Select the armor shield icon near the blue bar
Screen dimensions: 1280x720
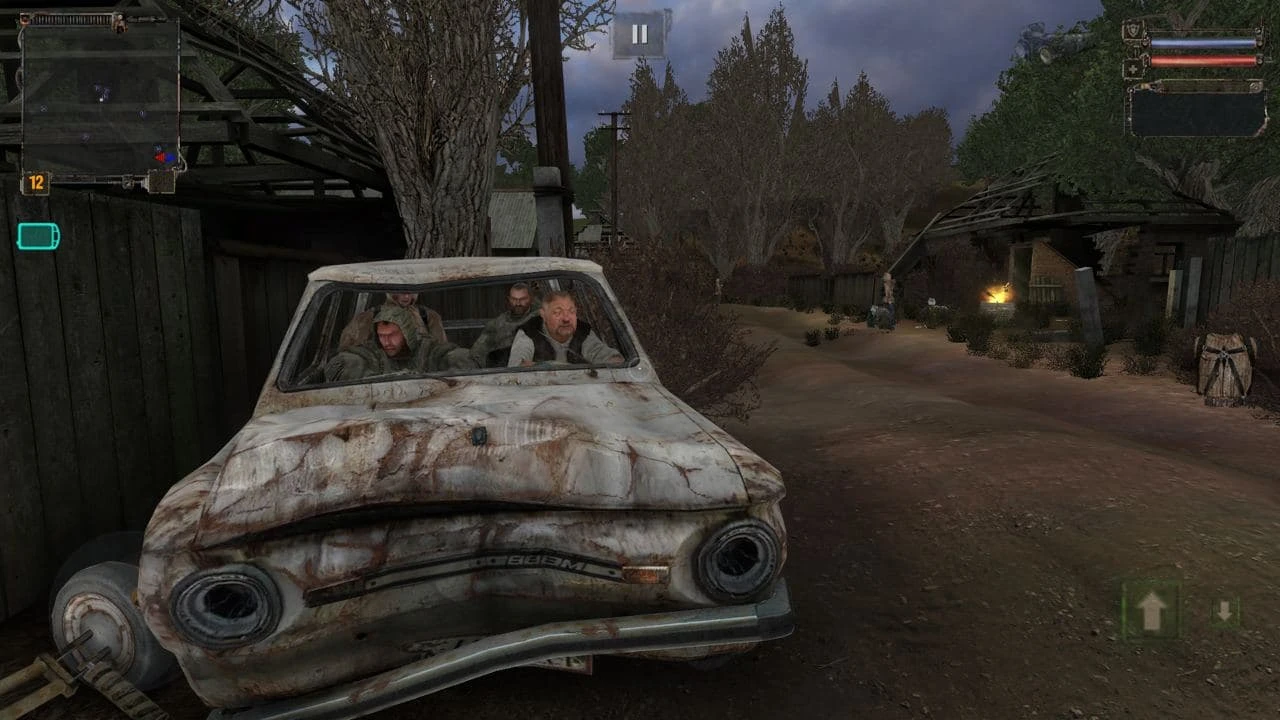(x=1131, y=28)
